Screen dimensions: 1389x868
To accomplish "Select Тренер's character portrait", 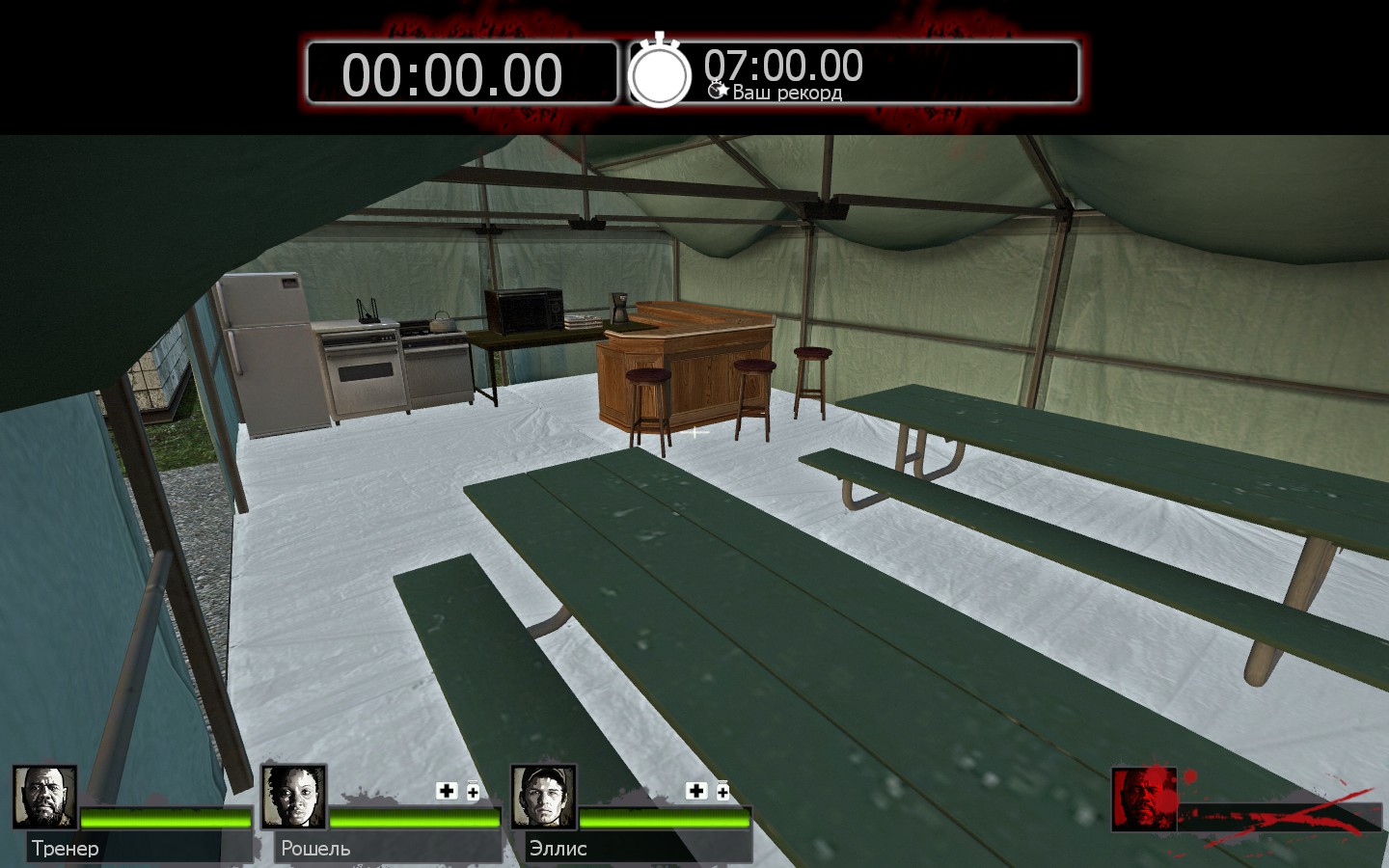I will [44, 797].
